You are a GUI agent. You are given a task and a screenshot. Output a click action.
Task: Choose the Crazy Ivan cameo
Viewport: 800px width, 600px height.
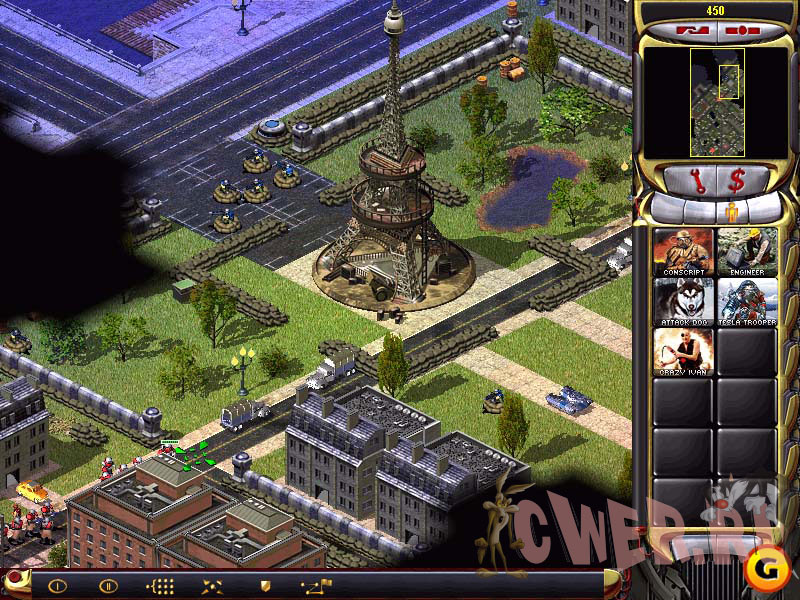pos(683,352)
